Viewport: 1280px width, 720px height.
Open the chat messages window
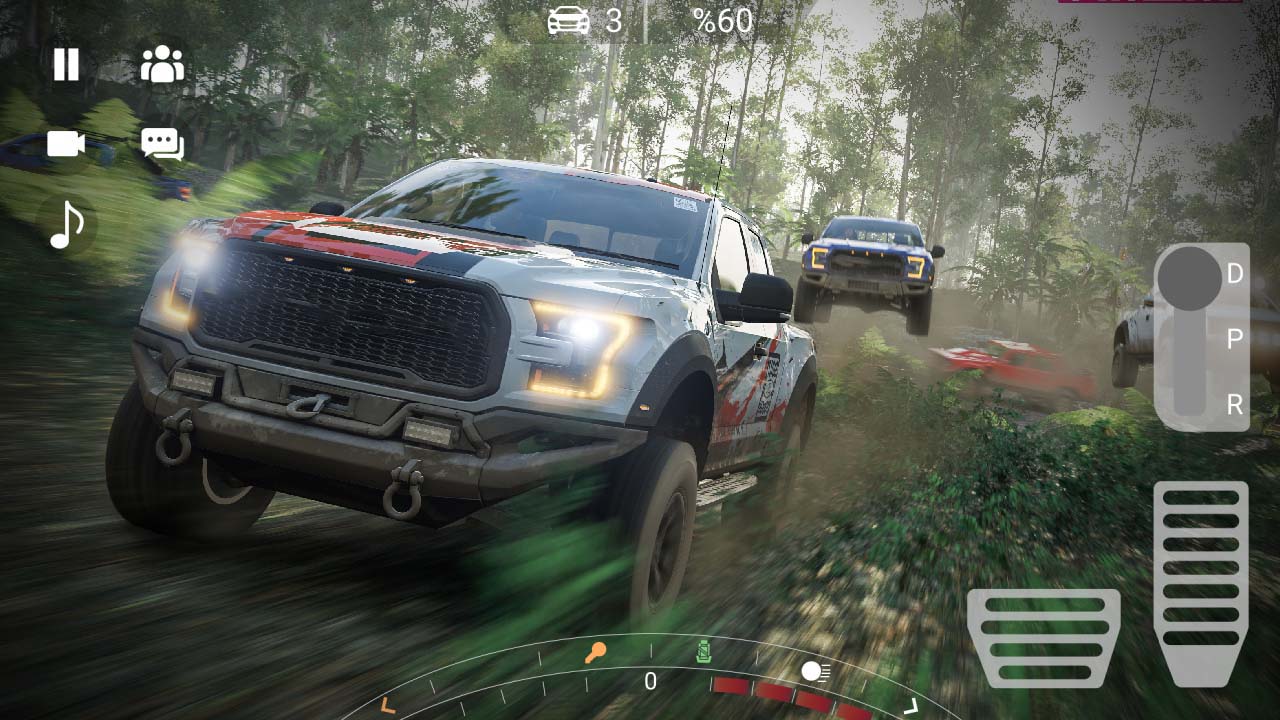point(162,144)
